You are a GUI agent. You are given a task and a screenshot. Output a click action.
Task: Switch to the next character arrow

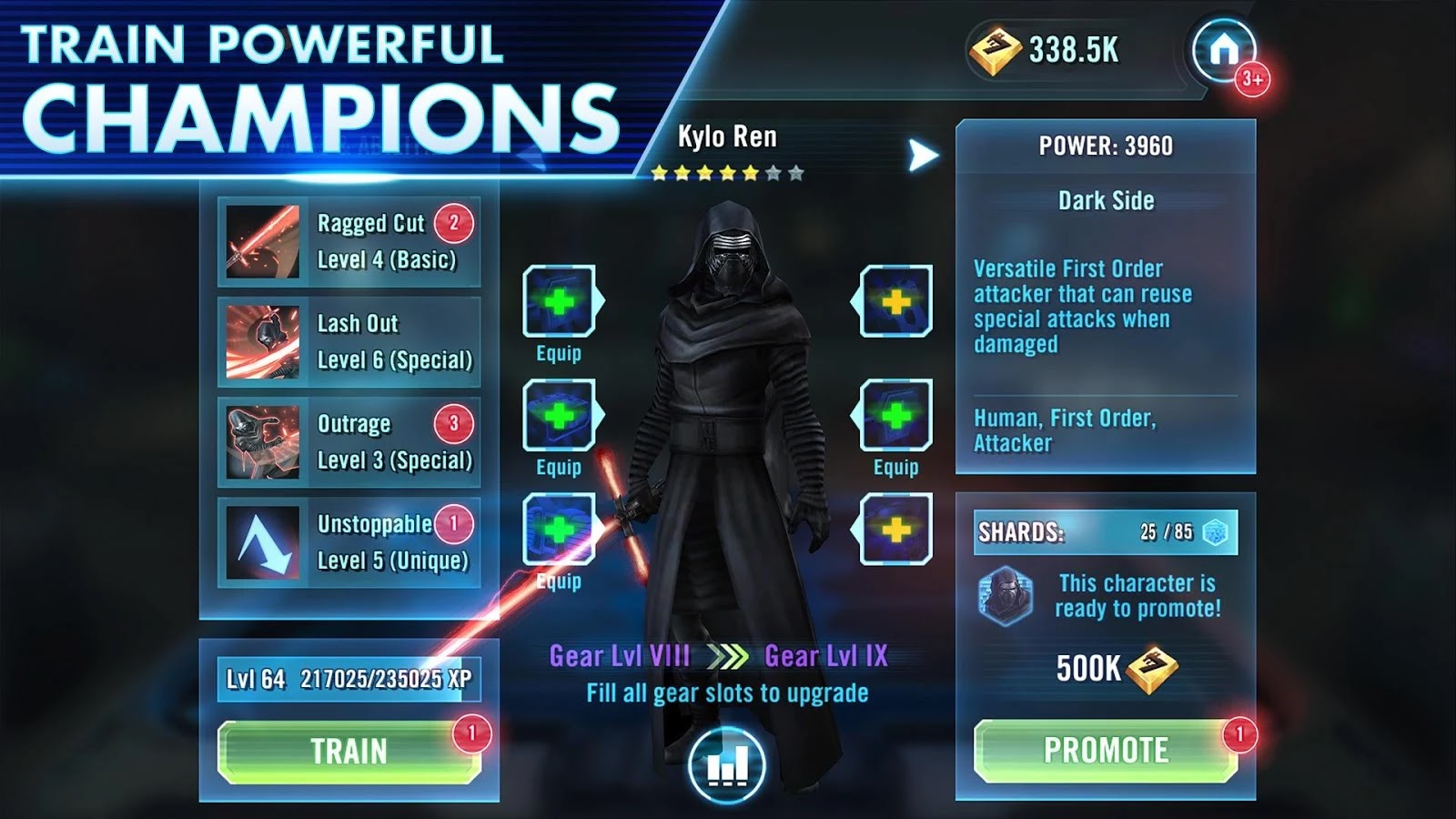[x=923, y=156]
